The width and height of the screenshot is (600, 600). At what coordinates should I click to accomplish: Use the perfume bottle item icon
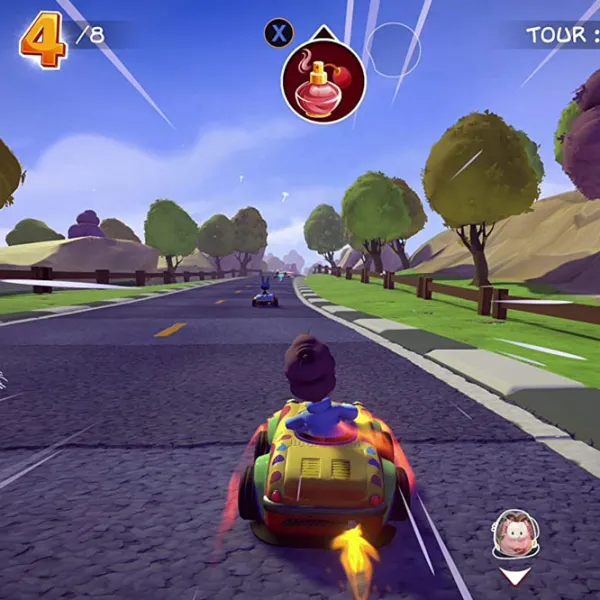(x=323, y=82)
